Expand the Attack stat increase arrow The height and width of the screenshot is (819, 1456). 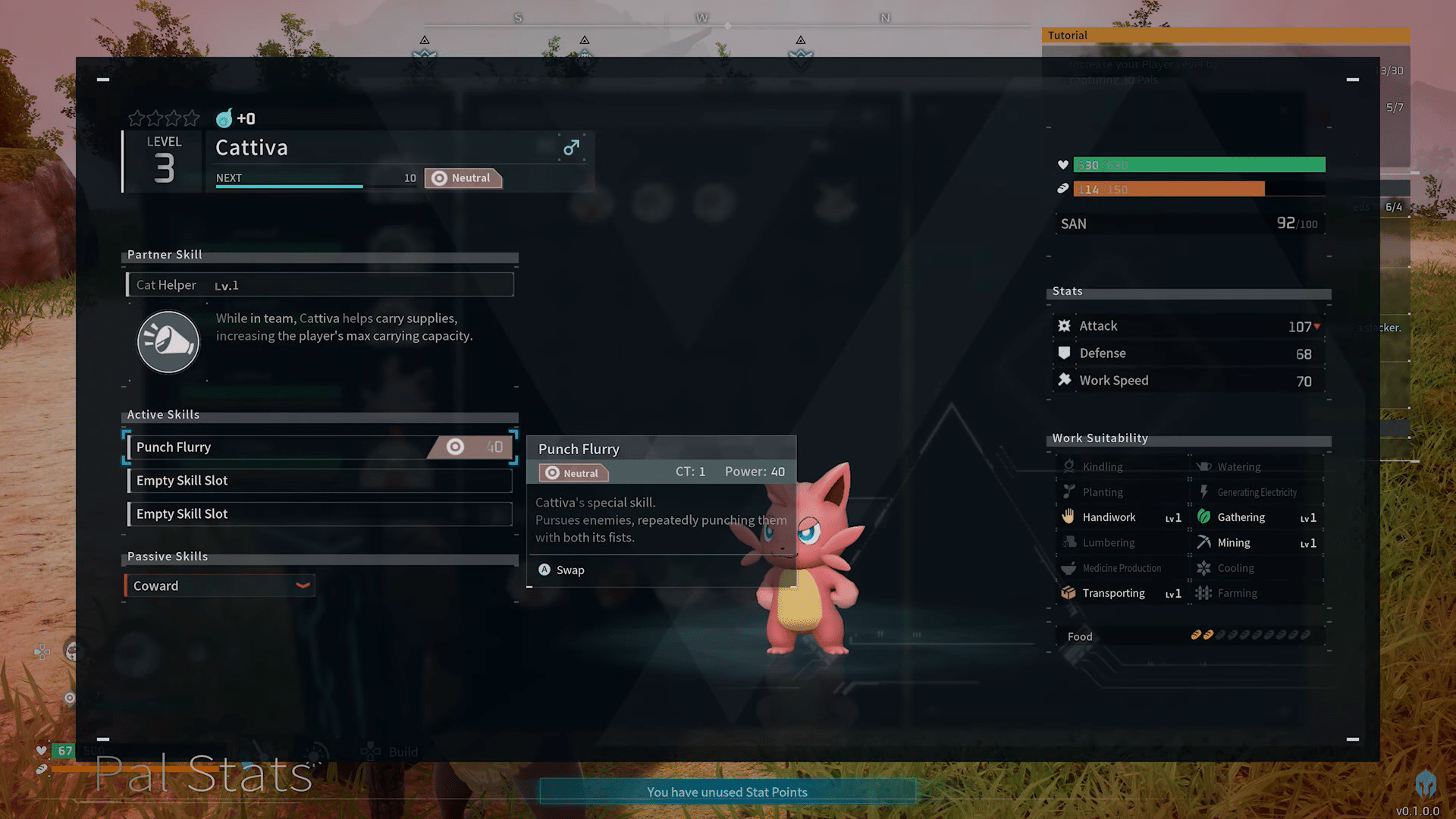[1317, 326]
